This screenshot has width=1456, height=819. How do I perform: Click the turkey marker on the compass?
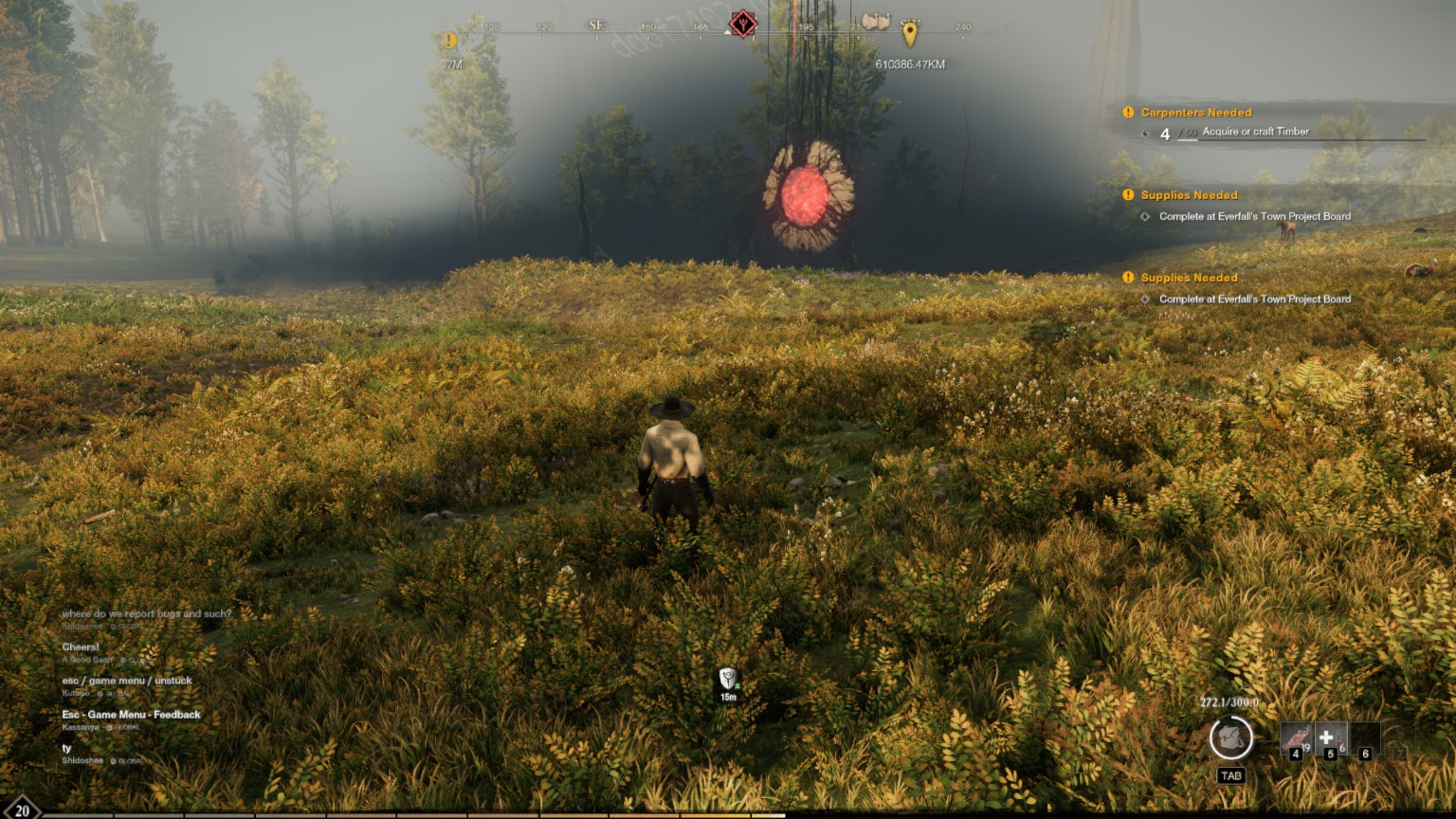pos(875,22)
